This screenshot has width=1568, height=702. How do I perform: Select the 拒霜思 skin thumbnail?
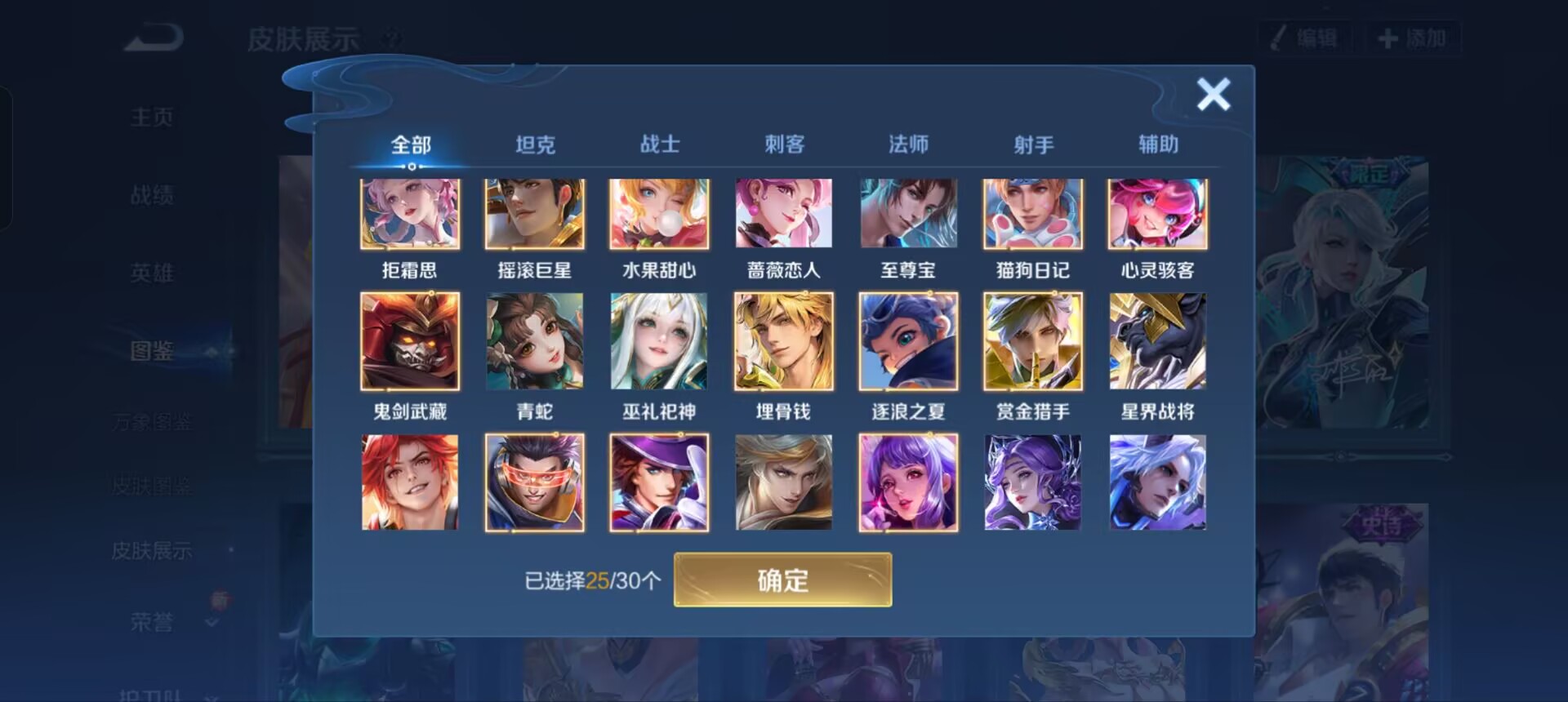click(410, 214)
